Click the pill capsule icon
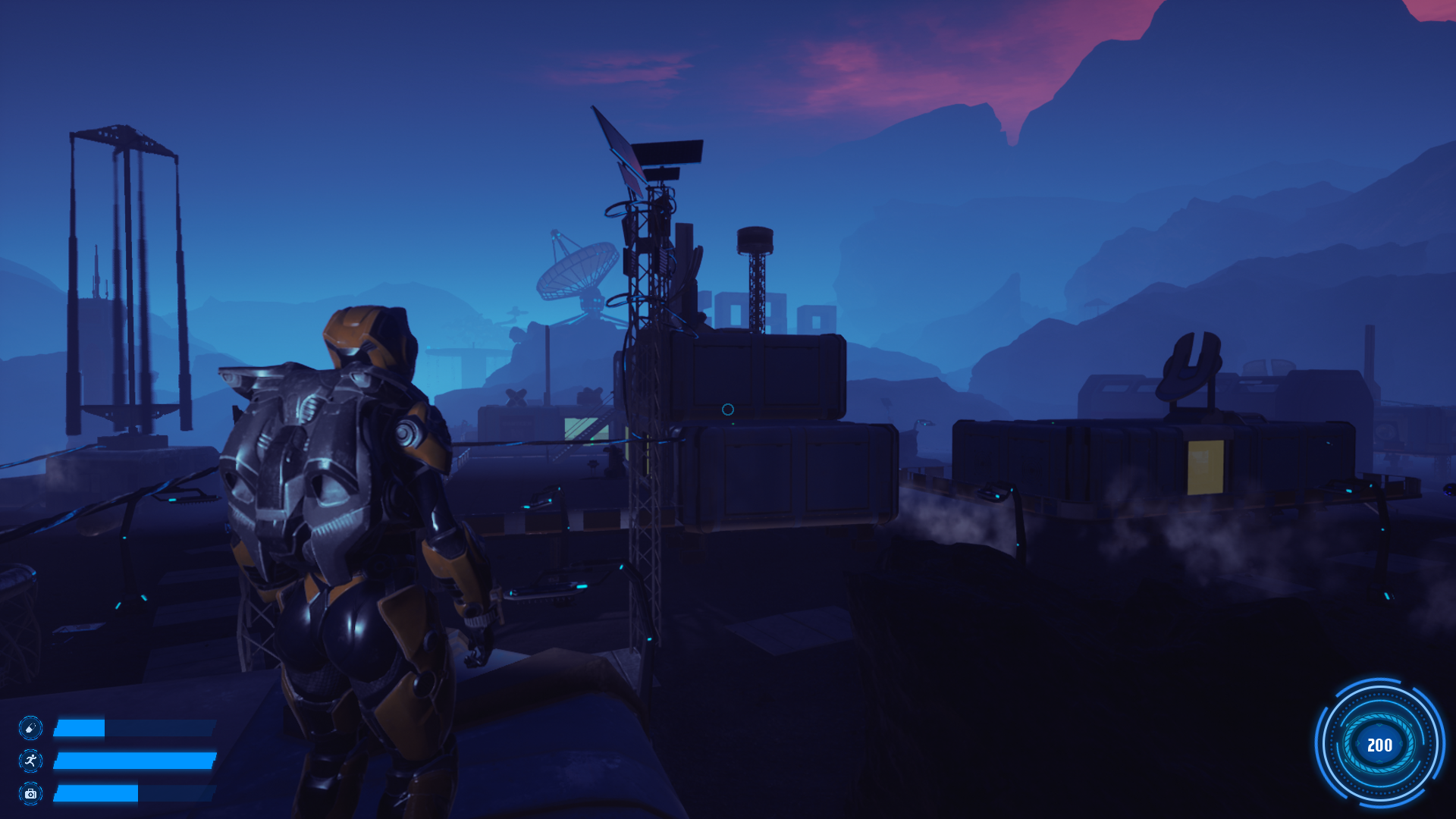Image resolution: width=1456 pixels, height=819 pixels. pyautogui.click(x=30, y=728)
